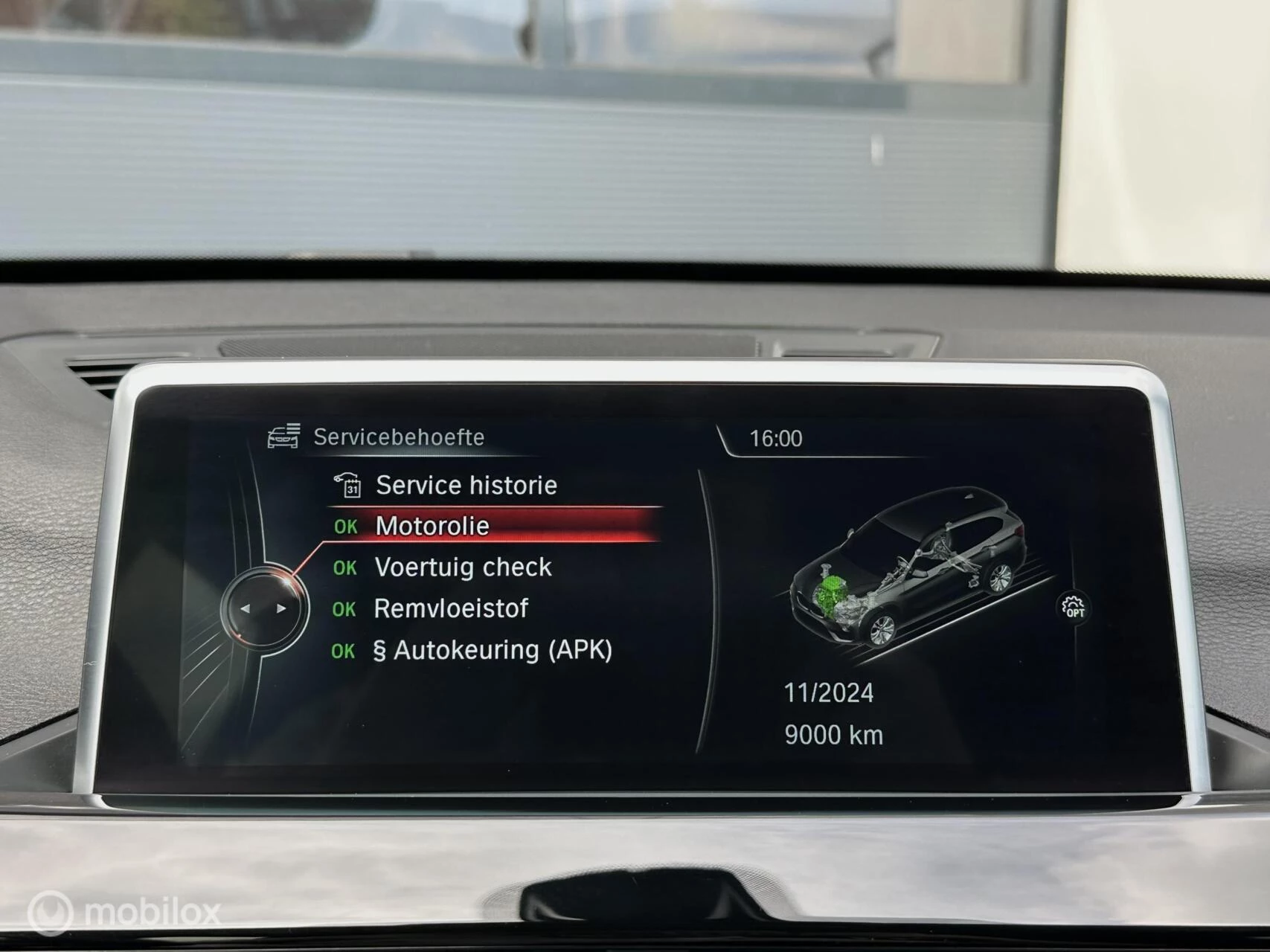Viewport: 1270px width, 952px height.
Task: Select the Service historie calendar icon
Action: (353, 485)
